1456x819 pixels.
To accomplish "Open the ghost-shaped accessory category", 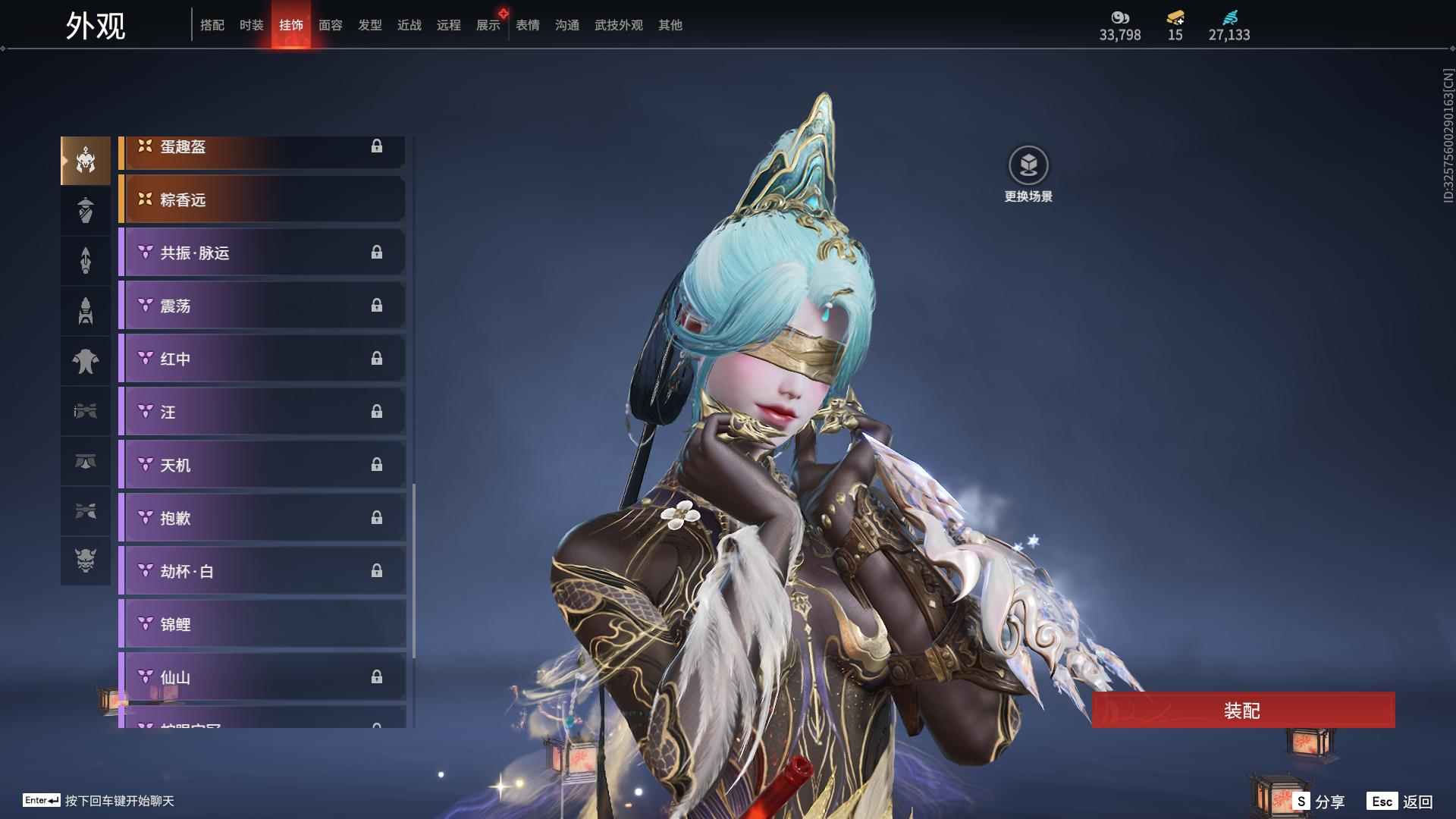I will 86,361.
